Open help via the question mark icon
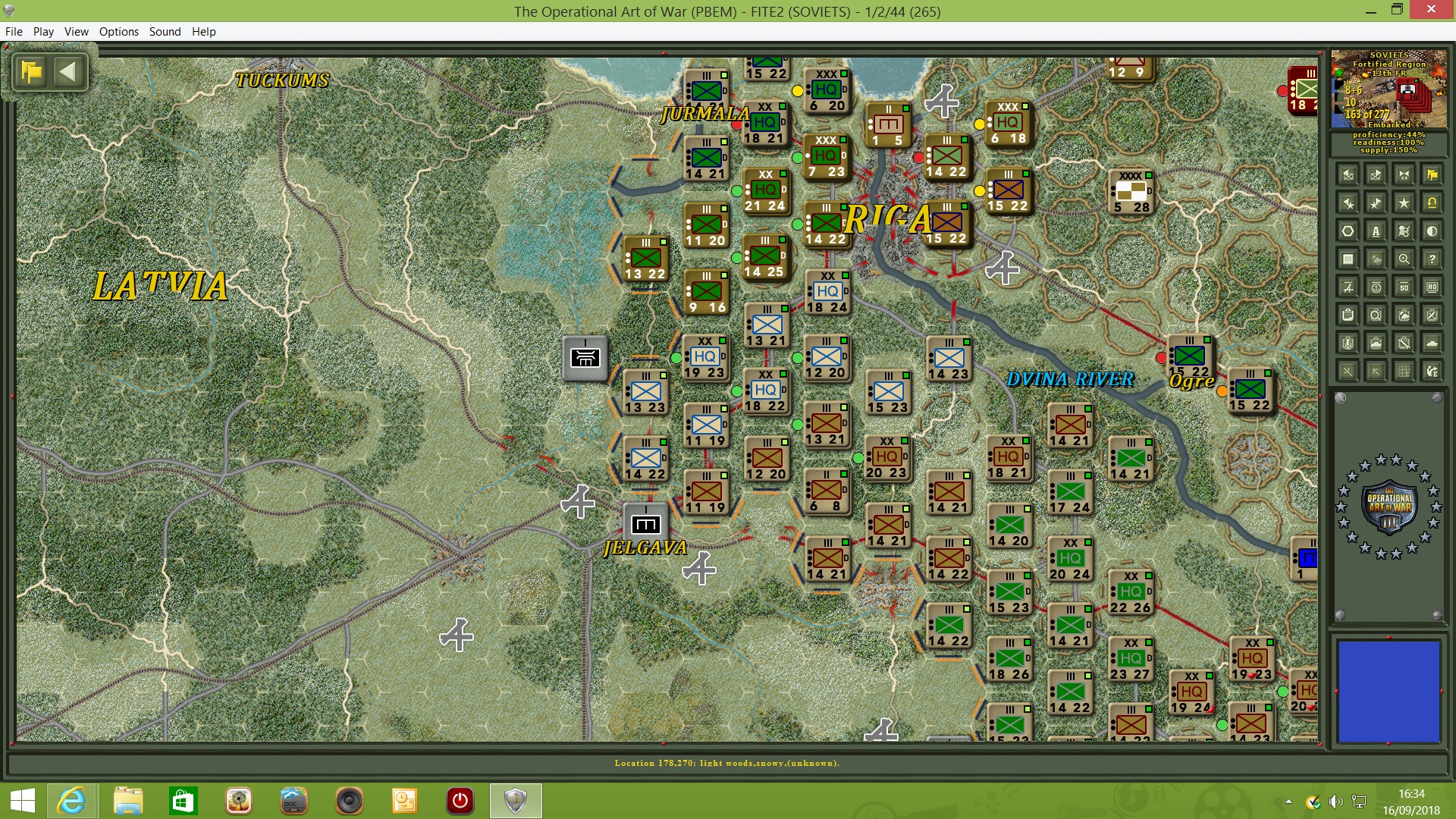The width and height of the screenshot is (1456, 819). (x=1432, y=258)
